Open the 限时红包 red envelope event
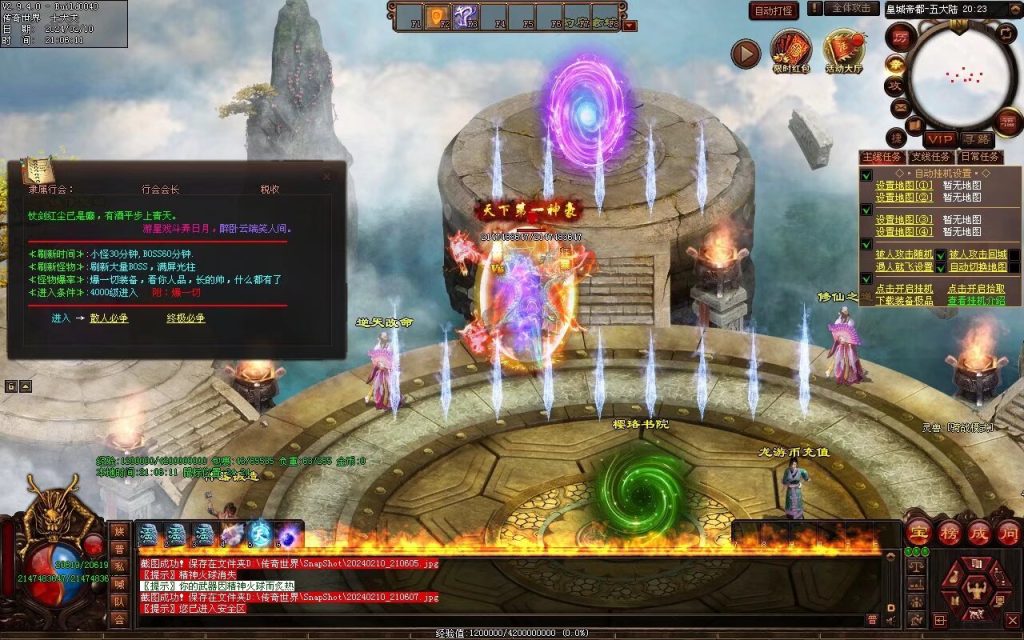1024x640 pixels. pos(790,51)
